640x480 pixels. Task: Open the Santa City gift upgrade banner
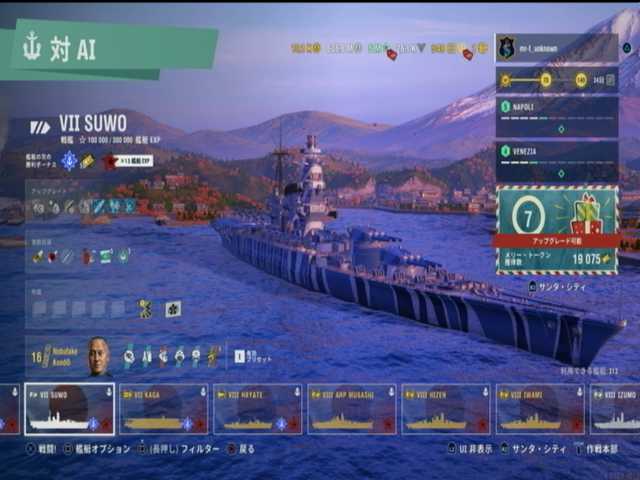tap(556, 229)
